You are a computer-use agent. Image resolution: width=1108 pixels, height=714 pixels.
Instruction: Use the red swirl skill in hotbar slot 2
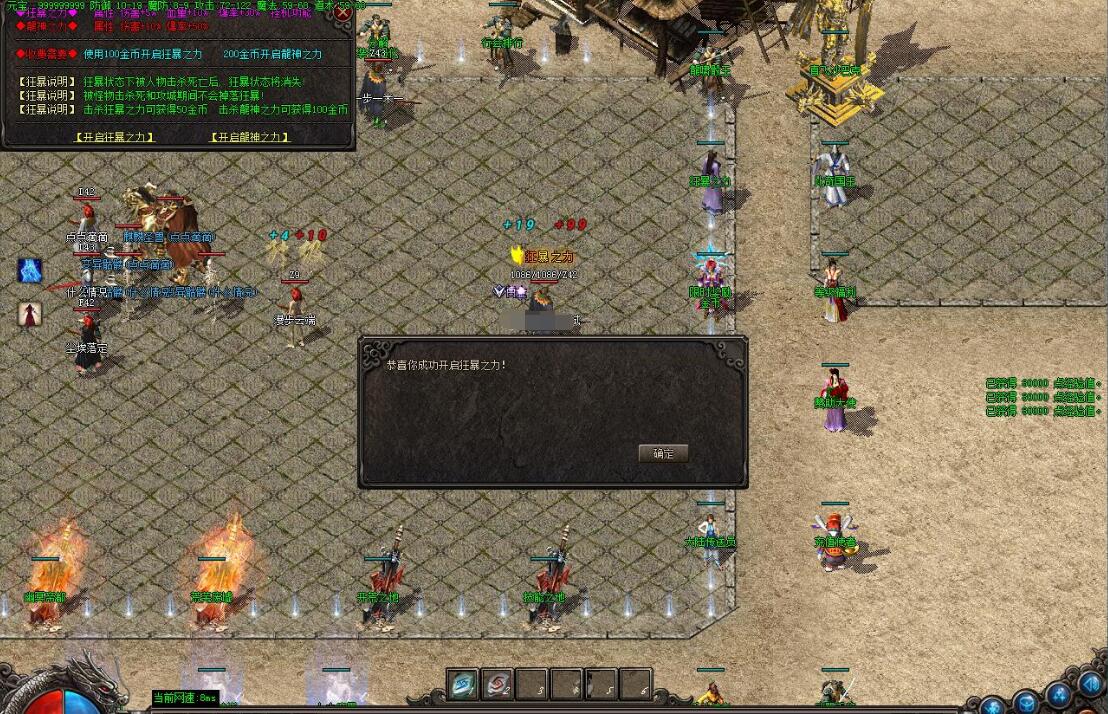497,684
